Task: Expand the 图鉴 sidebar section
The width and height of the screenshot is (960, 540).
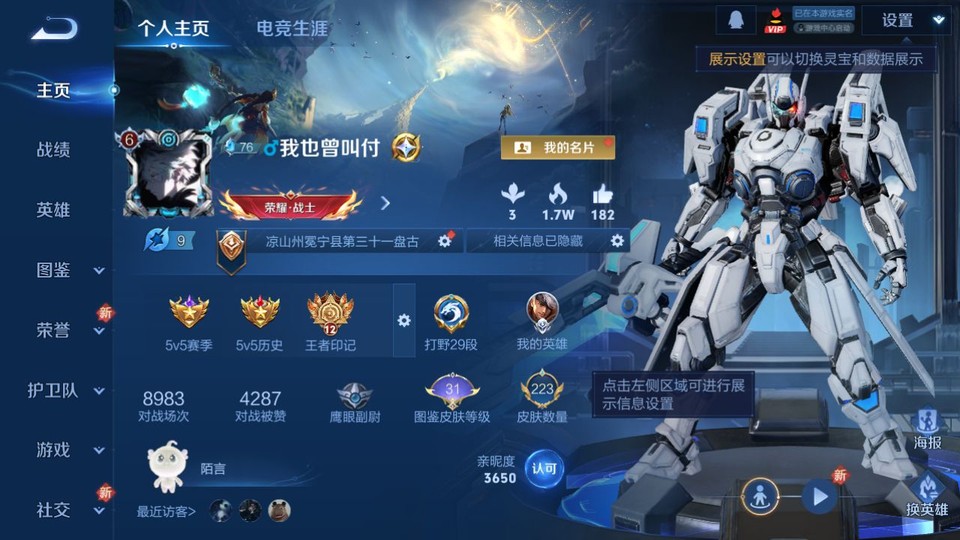Action: coord(68,270)
